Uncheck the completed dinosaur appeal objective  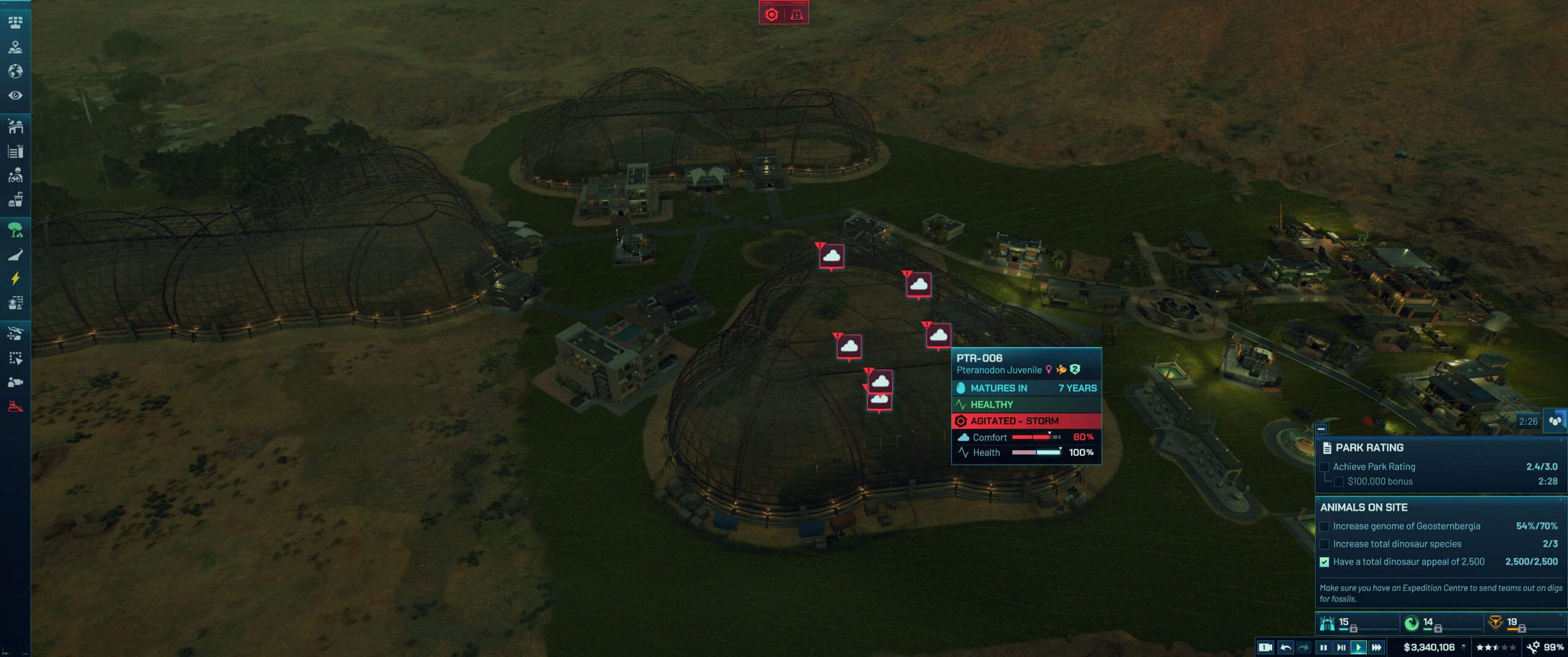click(x=1325, y=562)
